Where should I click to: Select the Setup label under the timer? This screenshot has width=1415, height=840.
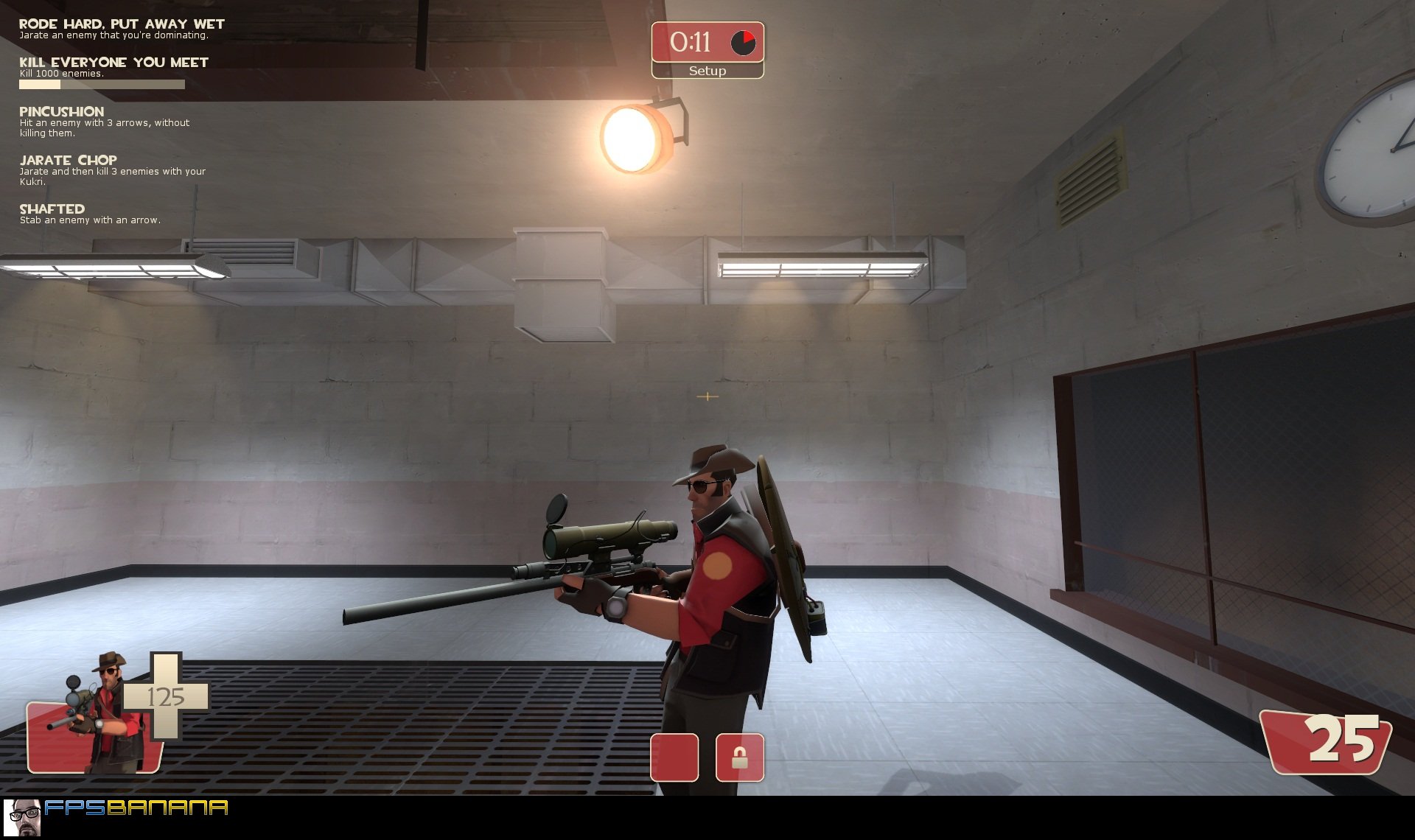[706, 71]
